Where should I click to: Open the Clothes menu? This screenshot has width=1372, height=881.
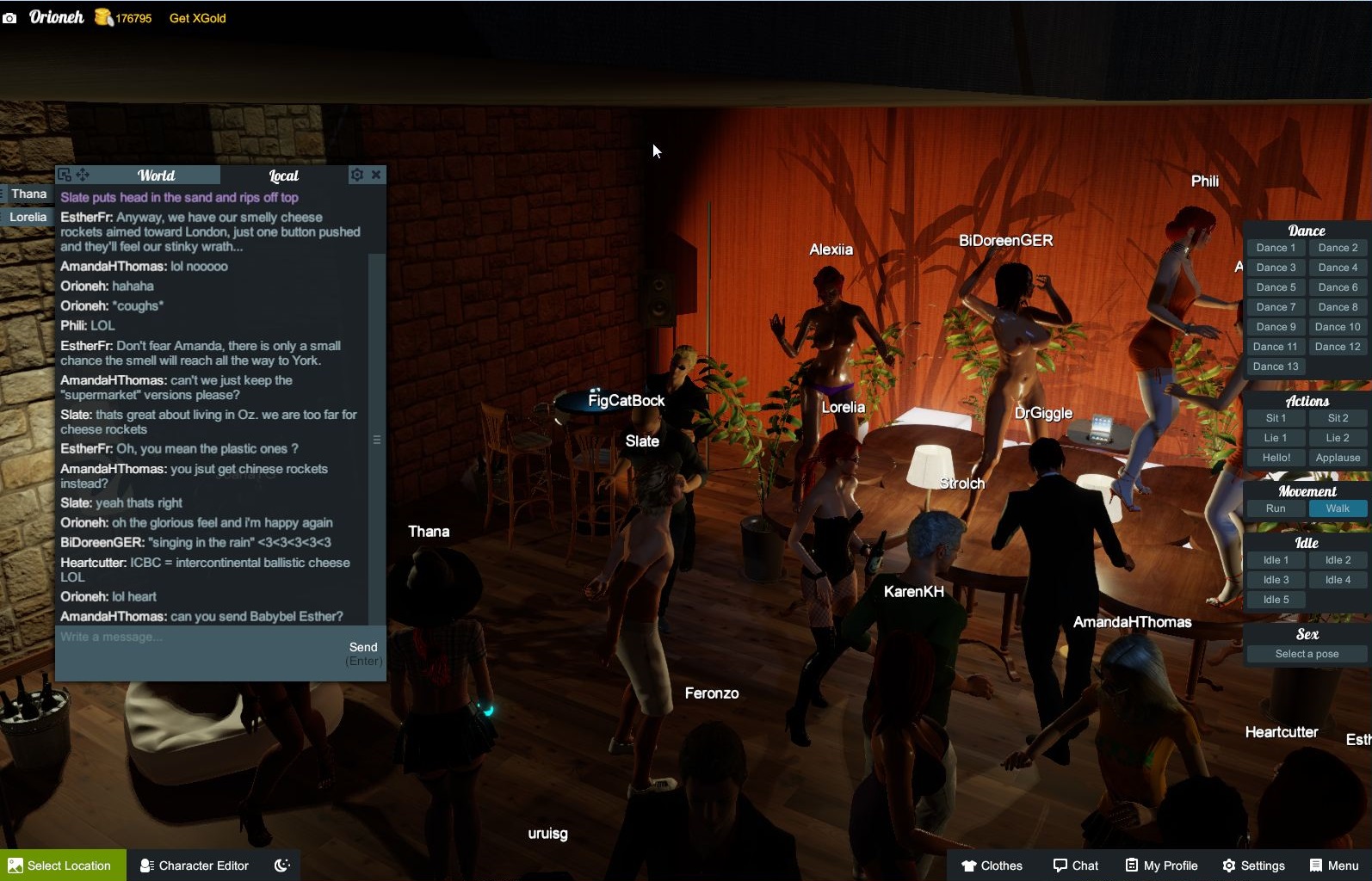(992, 866)
